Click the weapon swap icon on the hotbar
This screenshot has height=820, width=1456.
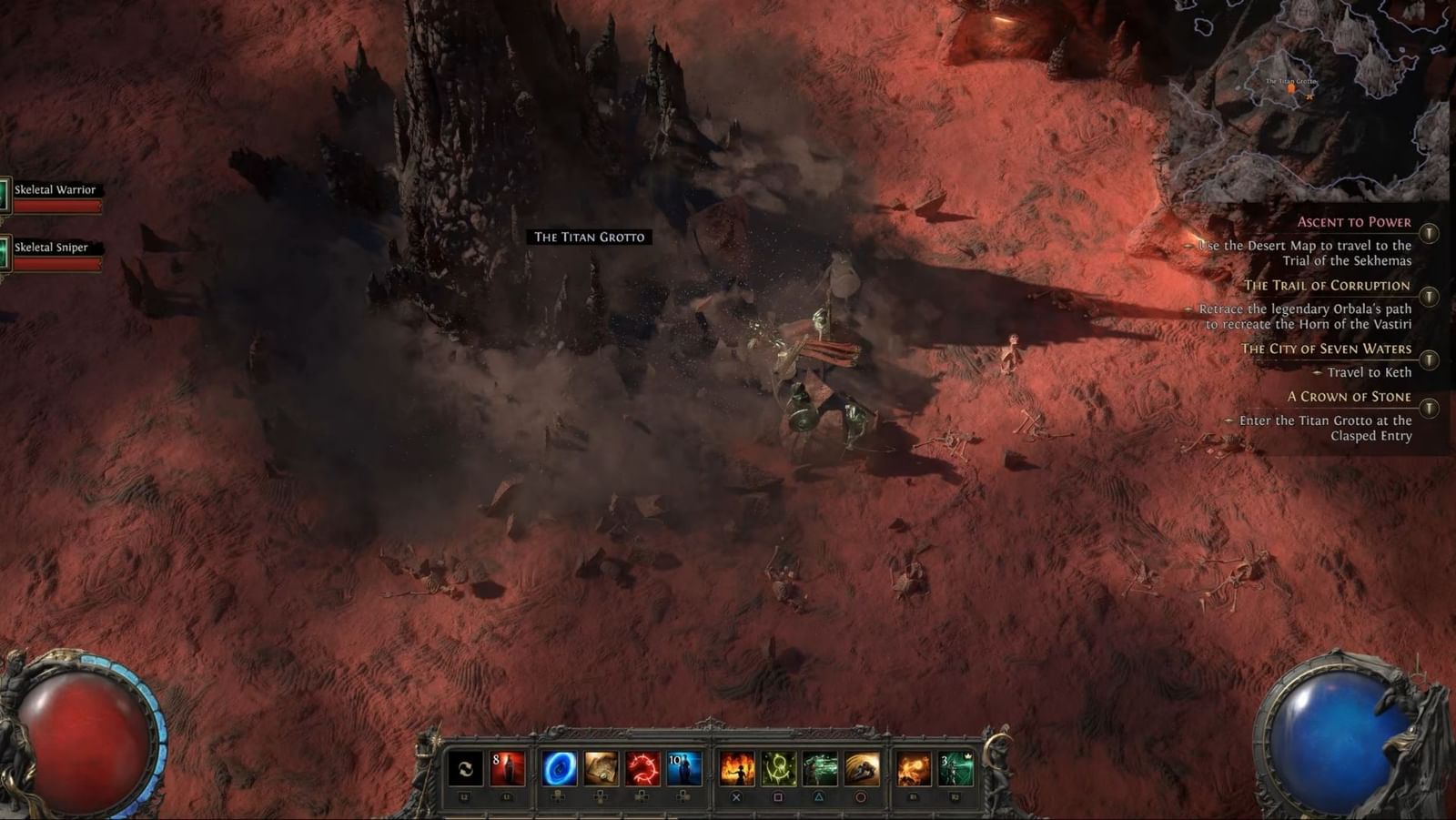(x=463, y=768)
